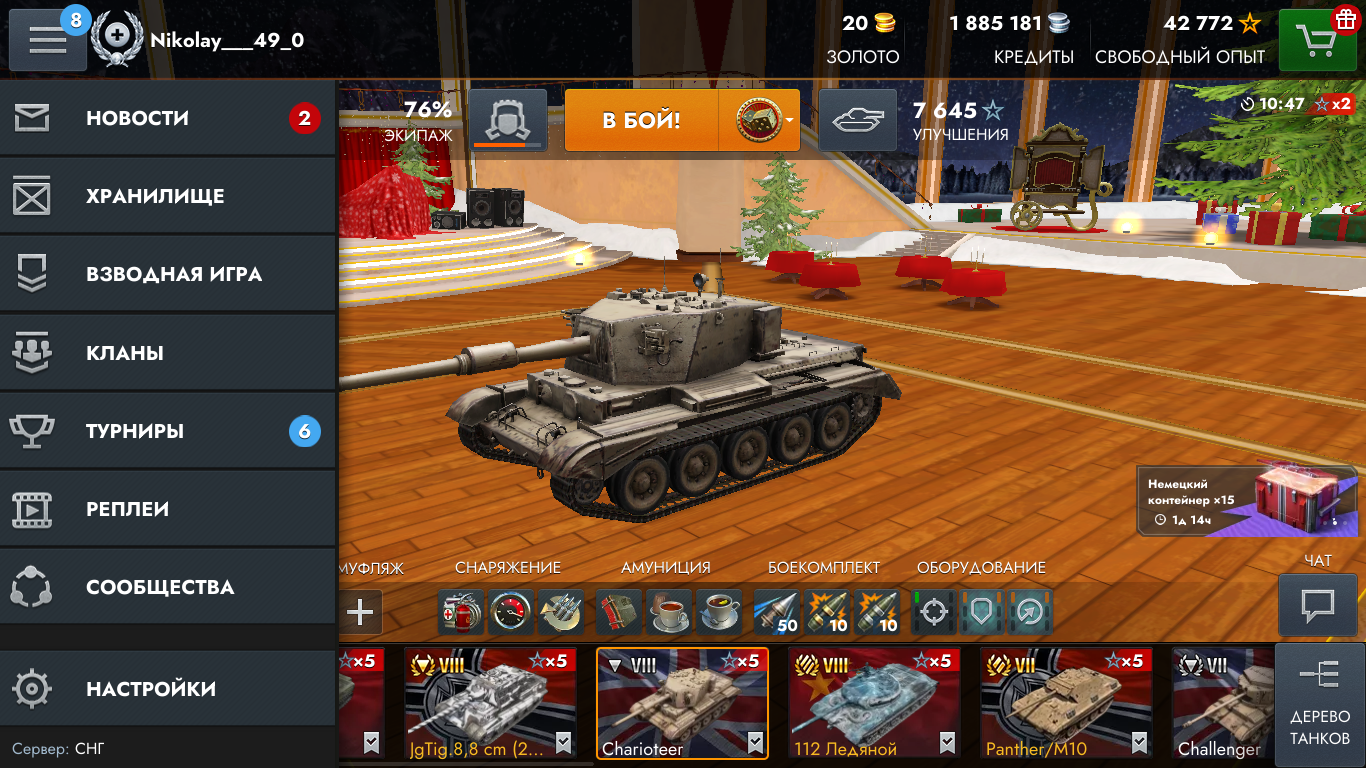The width and height of the screenshot is (1366, 768).
Task: Open the Кланы menu
Action: (167, 353)
